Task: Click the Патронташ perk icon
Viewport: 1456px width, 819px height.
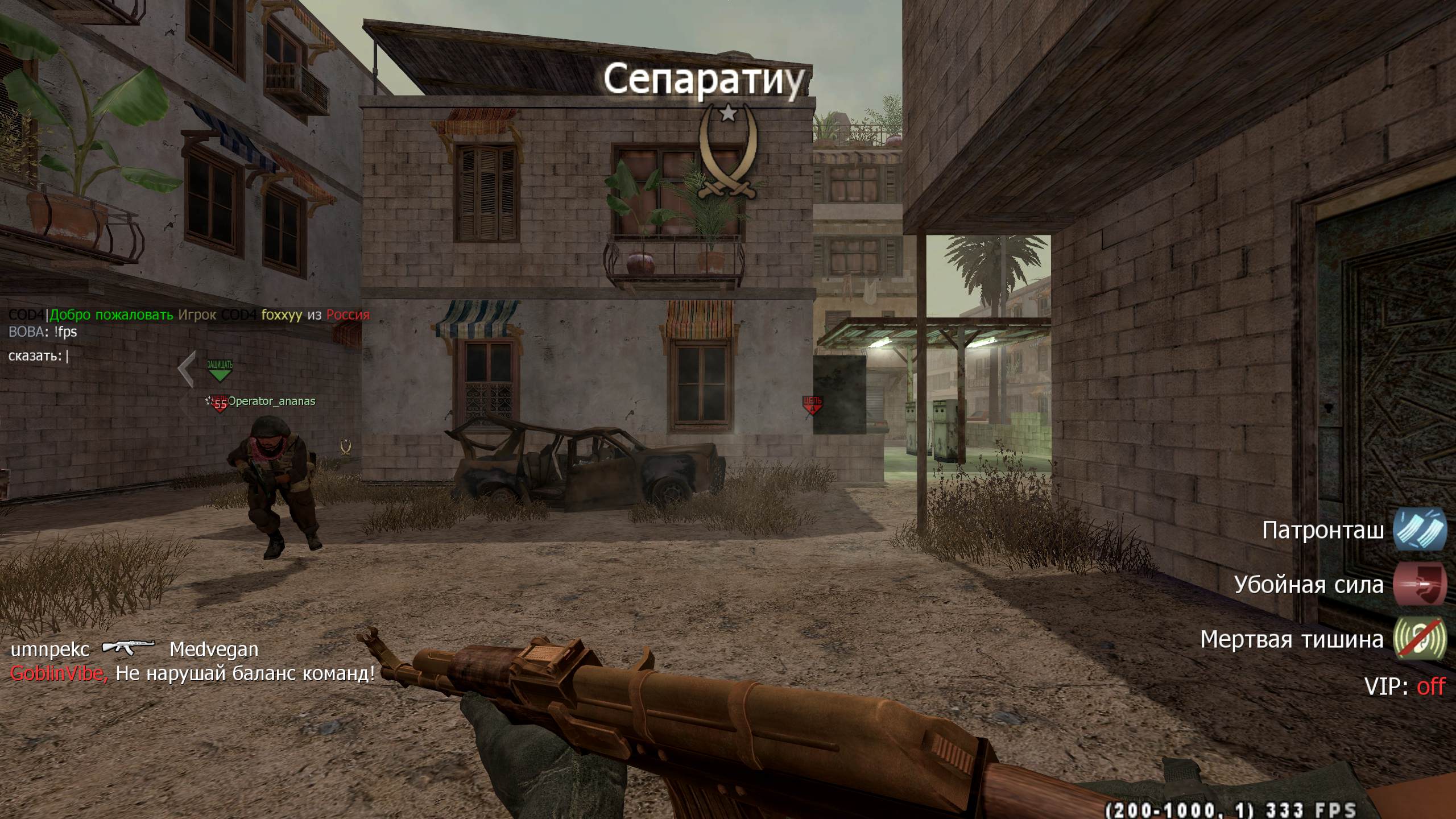Action: tap(1420, 530)
